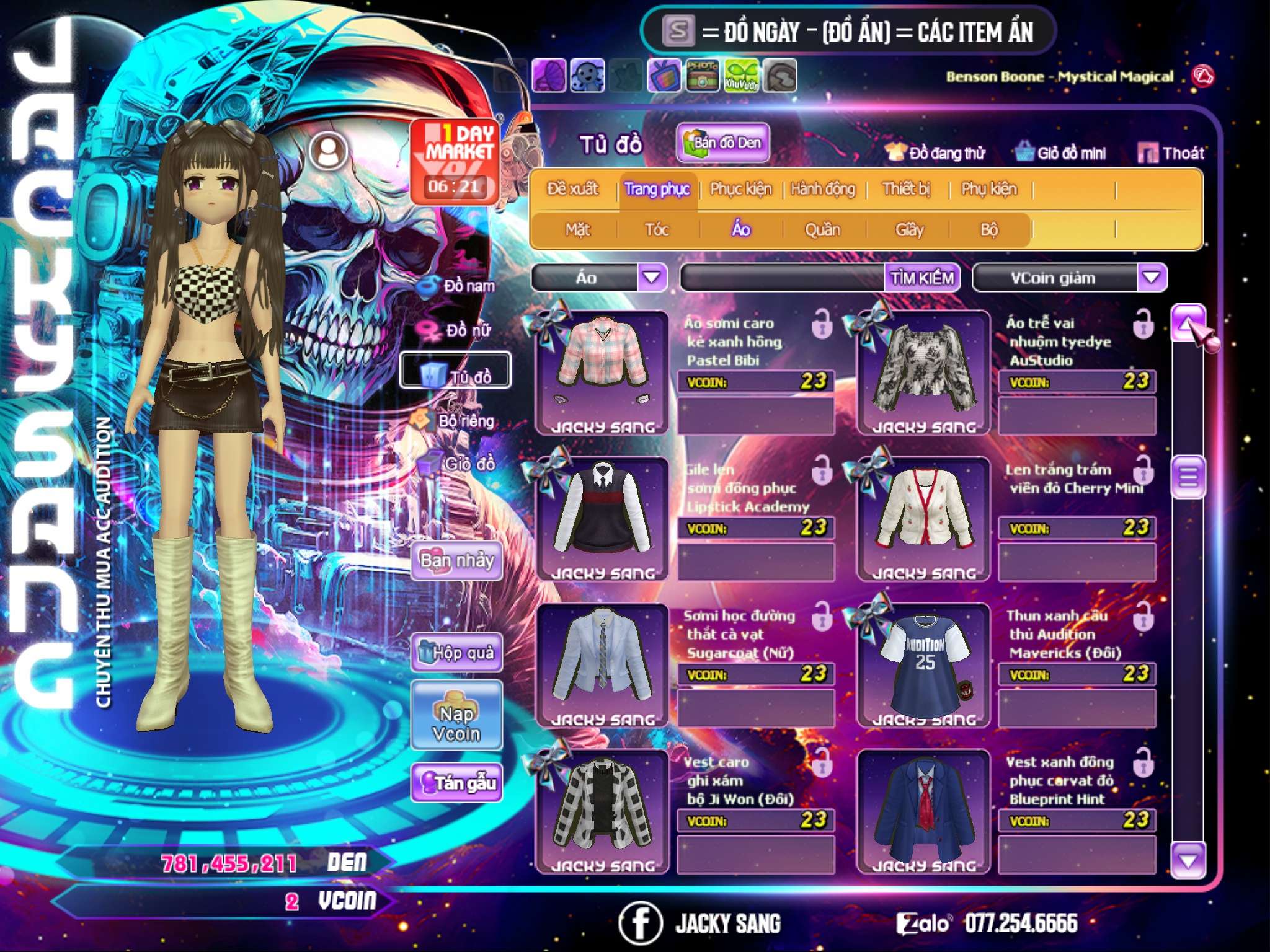
Task: Open the Bán đồ Den shop button
Action: pyautogui.click(x=722, y=143)
